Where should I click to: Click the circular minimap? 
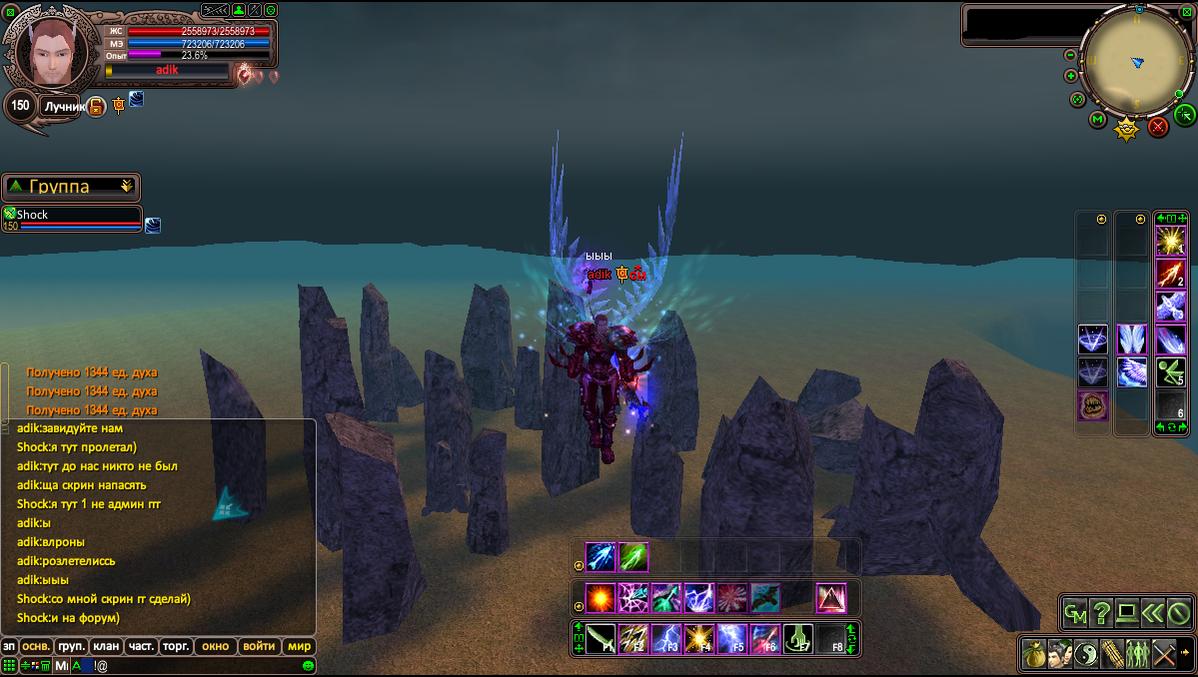(1135, 63)
